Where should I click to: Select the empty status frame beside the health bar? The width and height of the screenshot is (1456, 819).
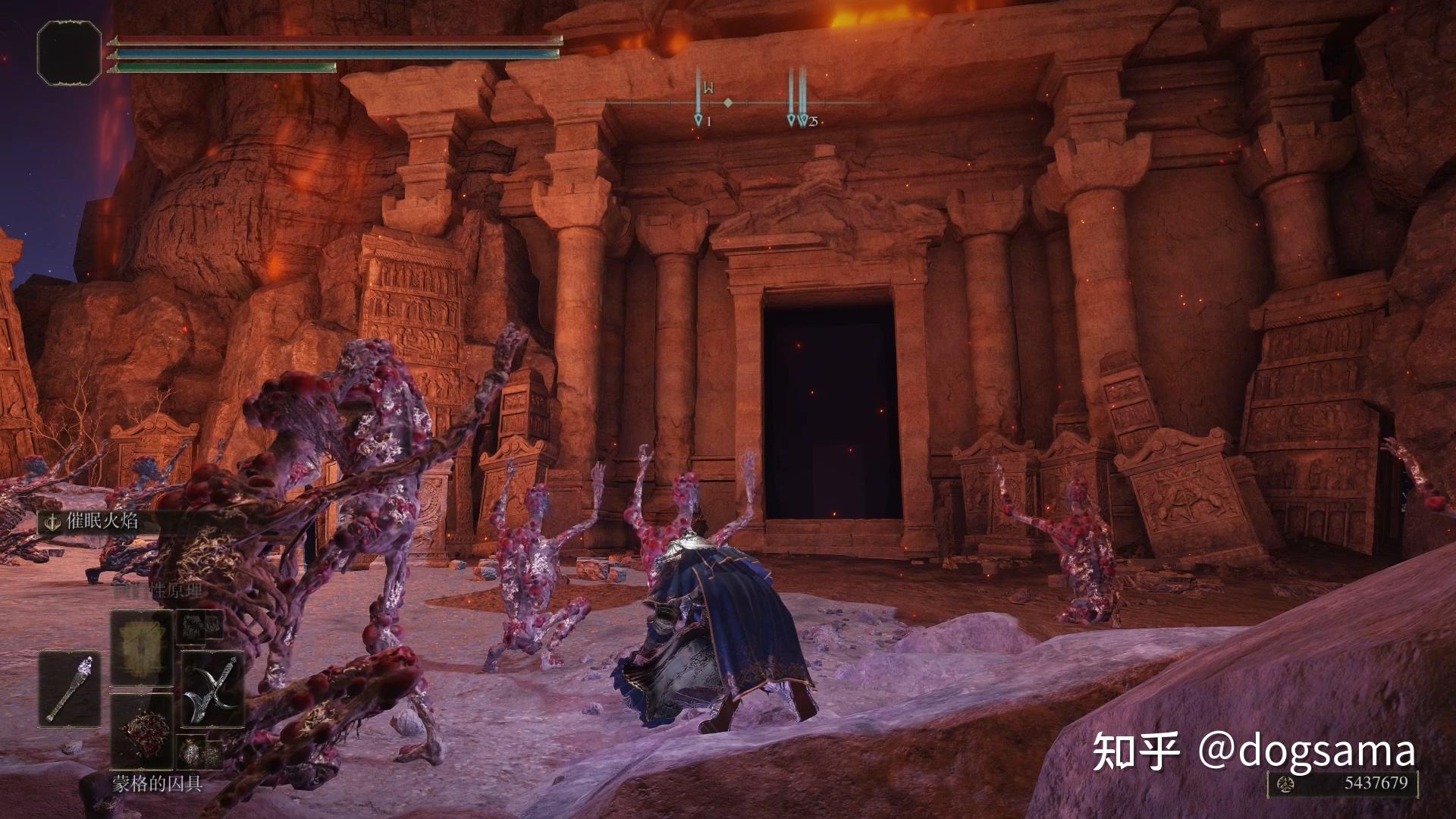[x=68, y=52]
